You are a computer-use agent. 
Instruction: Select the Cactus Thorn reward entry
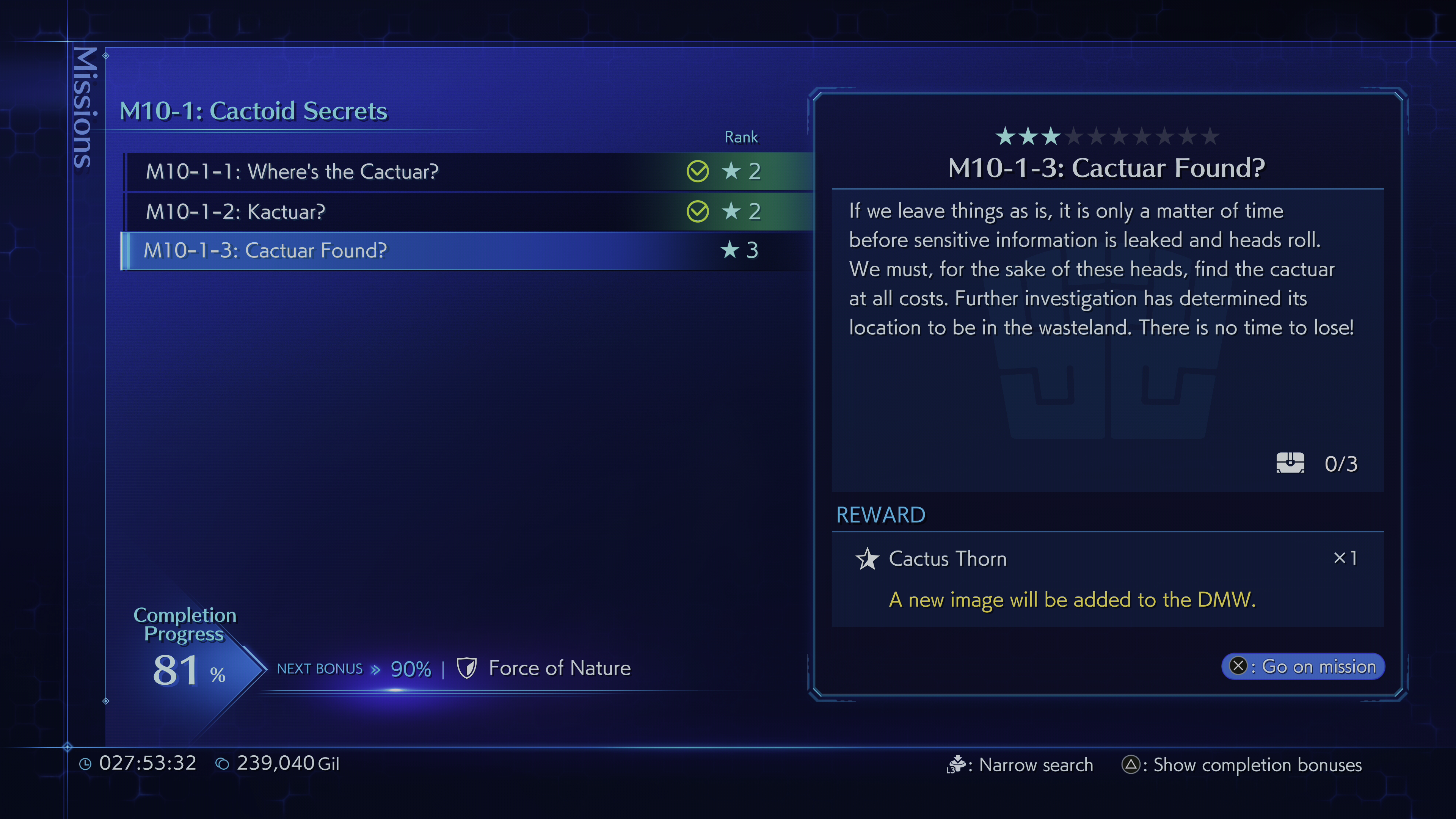click(947, 559)
